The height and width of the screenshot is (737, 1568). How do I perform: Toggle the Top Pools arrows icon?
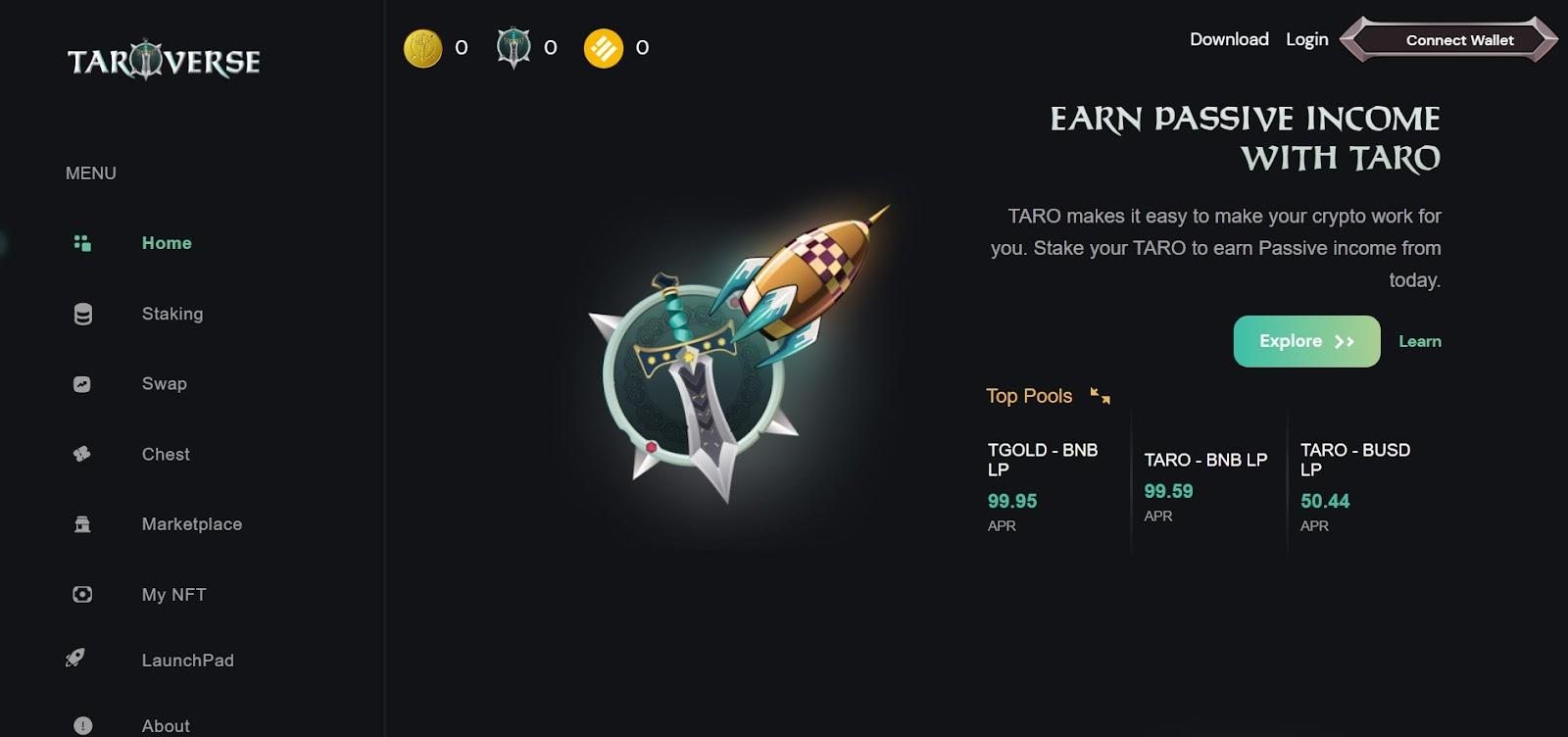click(1101, 396)
